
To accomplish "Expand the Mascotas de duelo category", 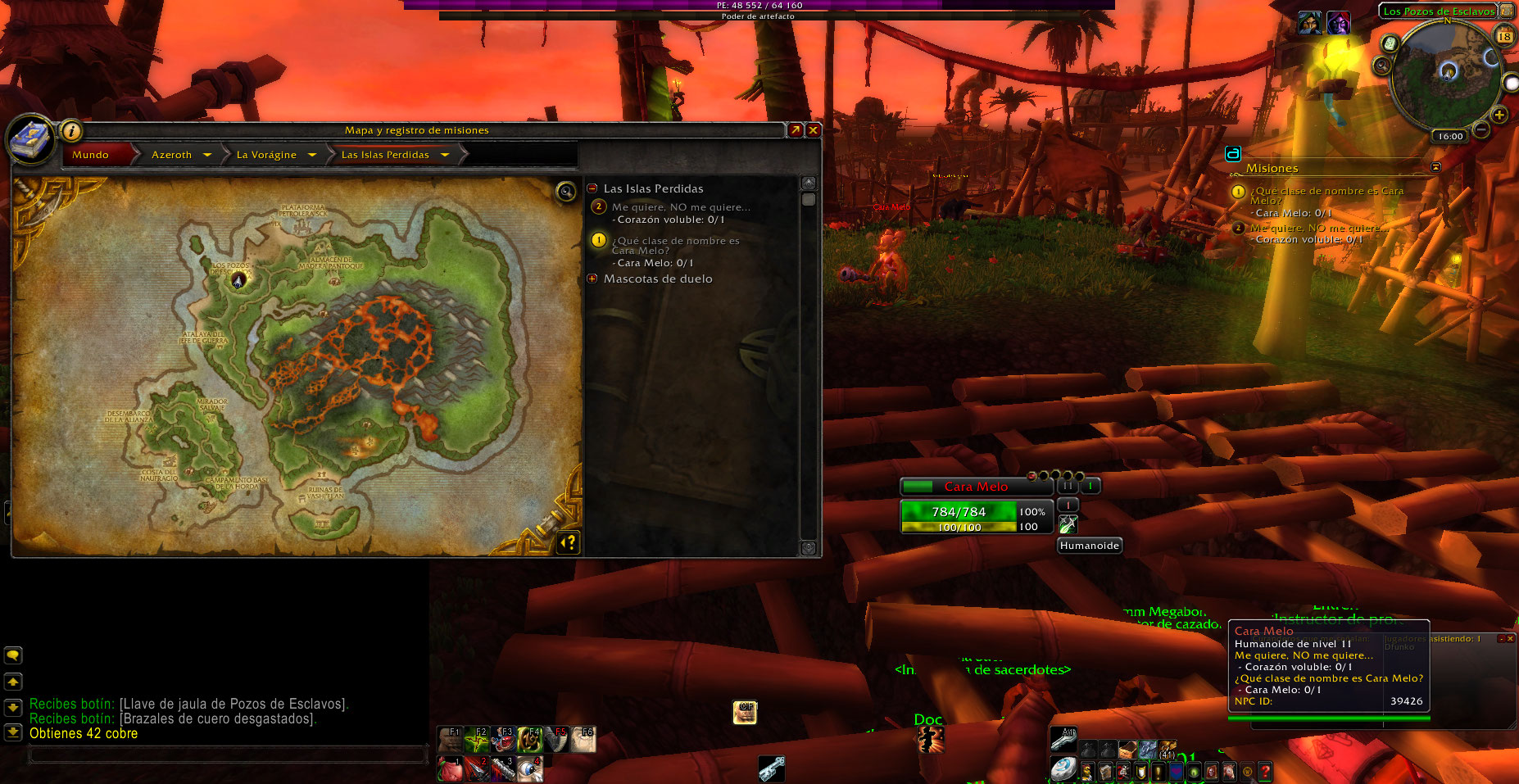I will tap(592, 279).
